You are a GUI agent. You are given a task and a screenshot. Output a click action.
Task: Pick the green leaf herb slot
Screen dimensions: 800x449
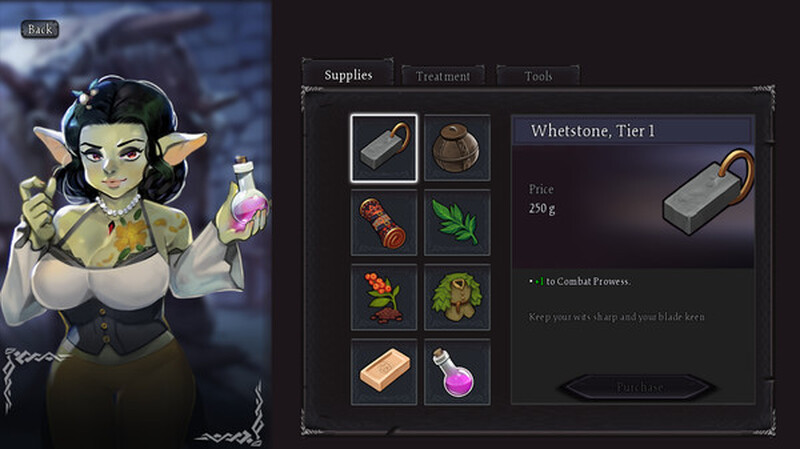coord(457,222)
